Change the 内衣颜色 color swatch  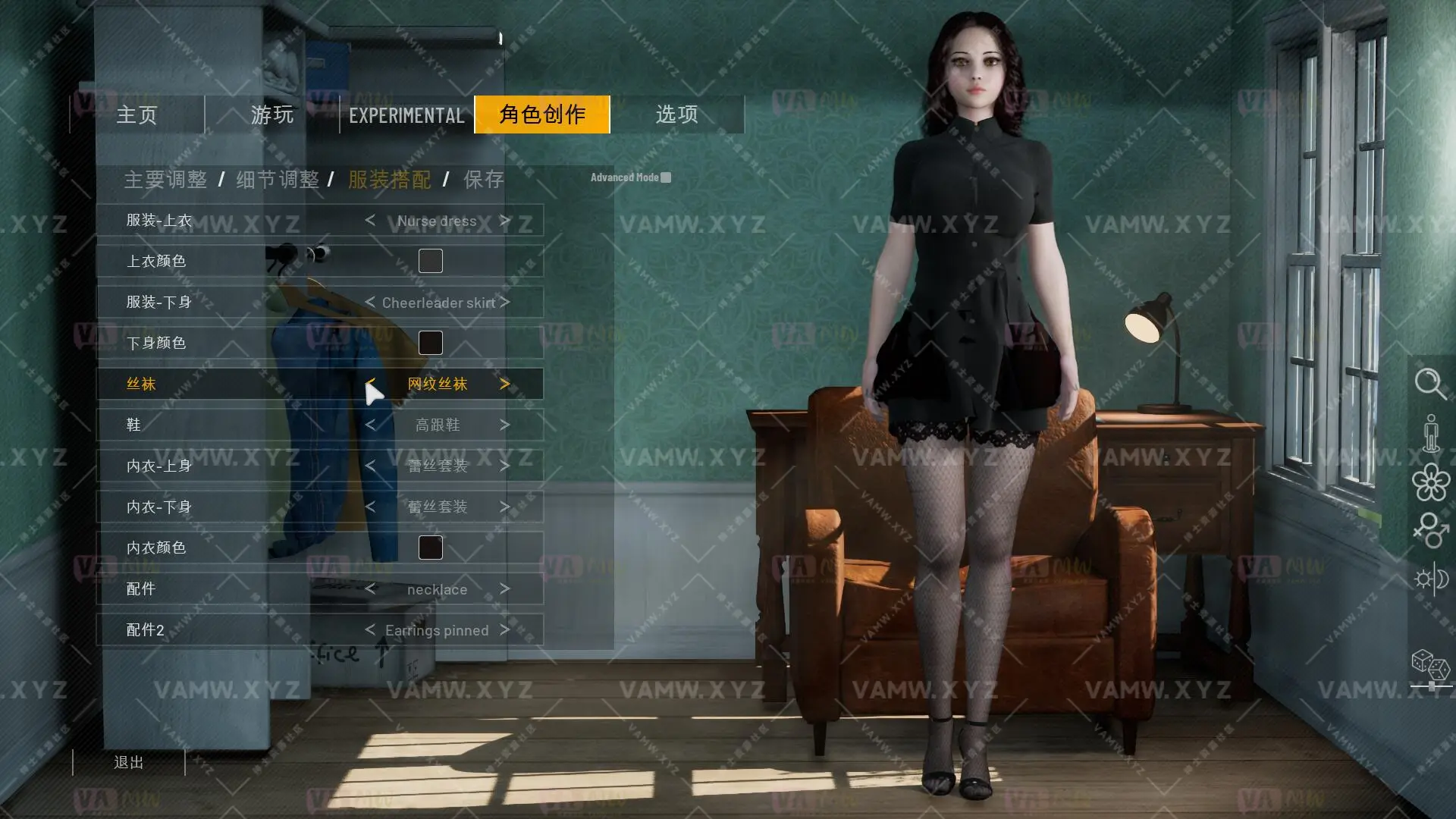431,548
